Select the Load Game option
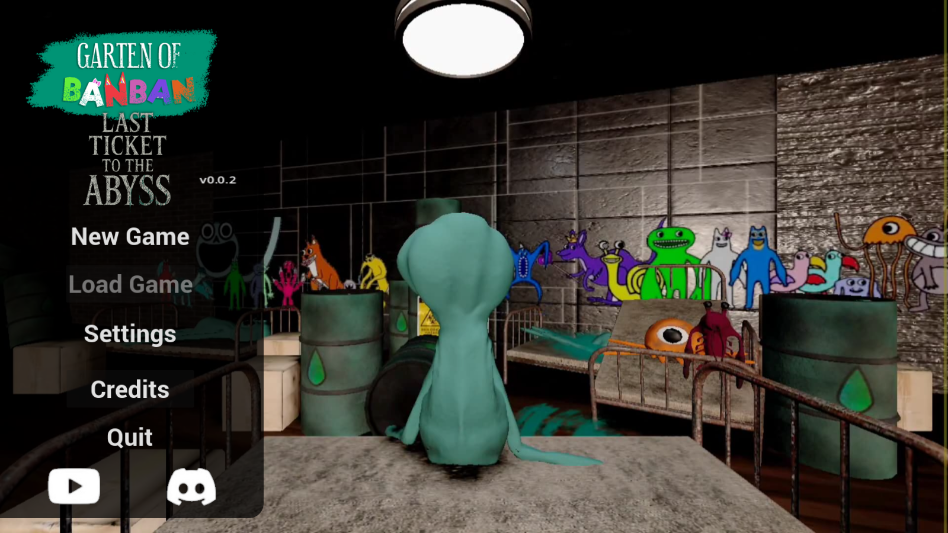 130,285
